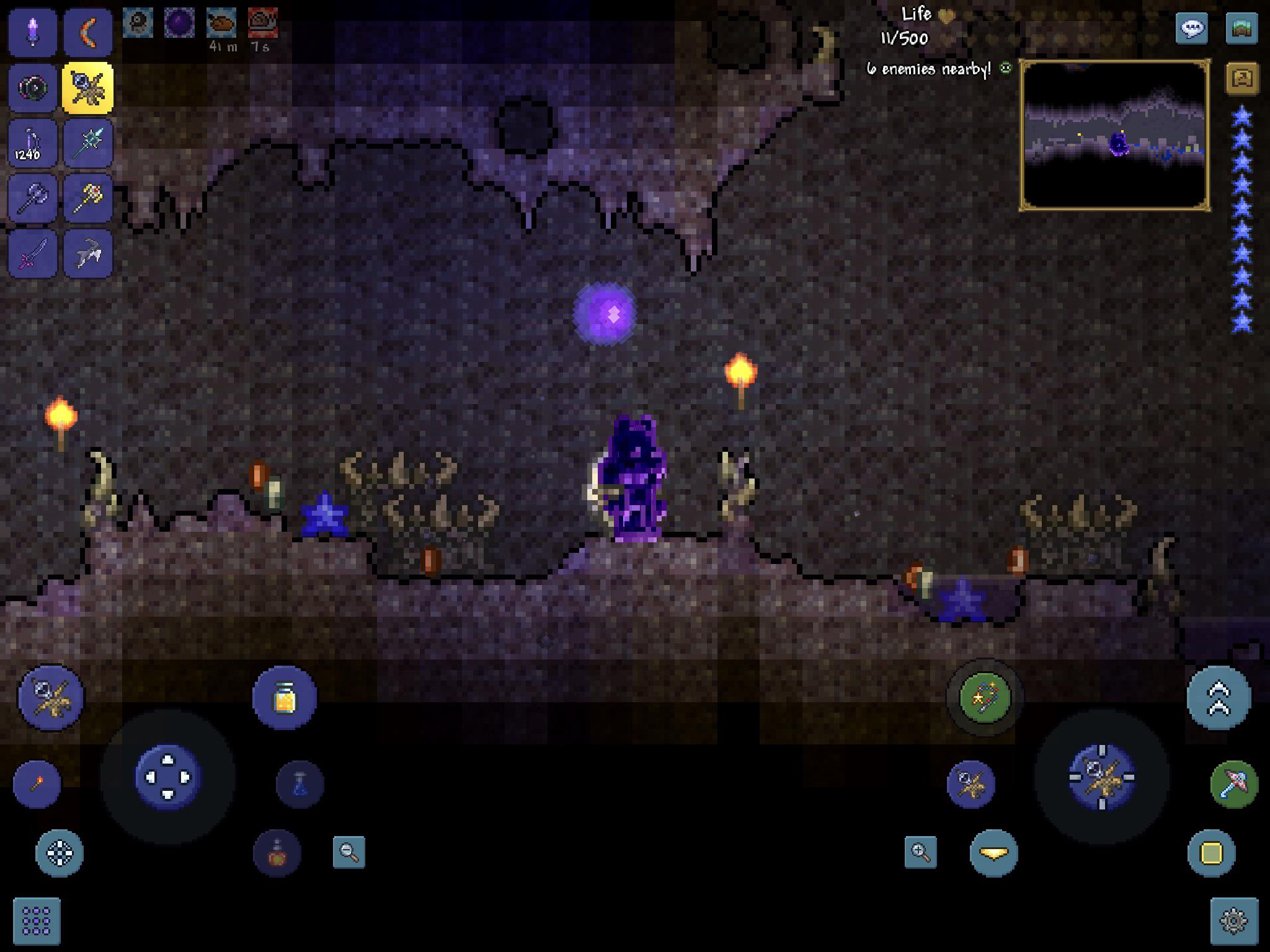The image size is (1270, 952).
Task: Tap the double-up jump chevron button
Action: coord(1219,698)
